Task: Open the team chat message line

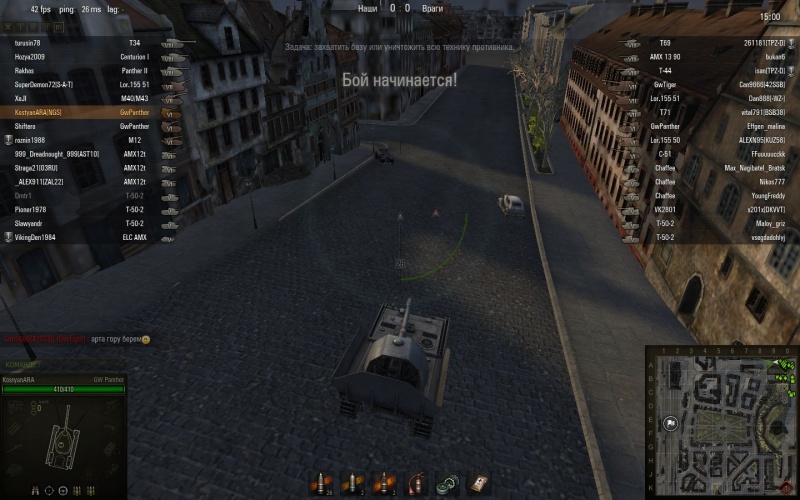Action: click(80, 340)
